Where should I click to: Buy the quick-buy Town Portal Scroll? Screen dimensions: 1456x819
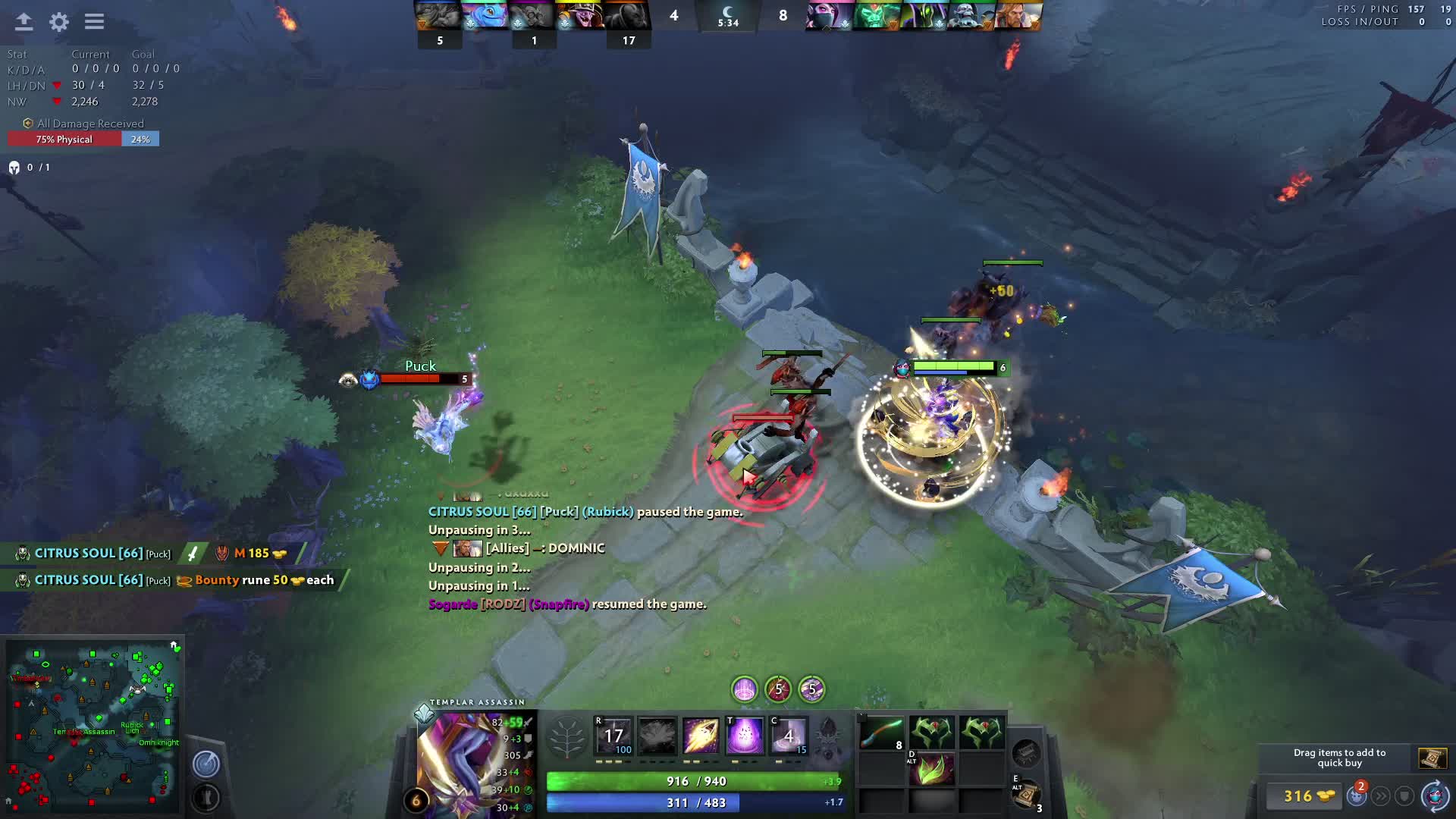(x=1432, y=758)
